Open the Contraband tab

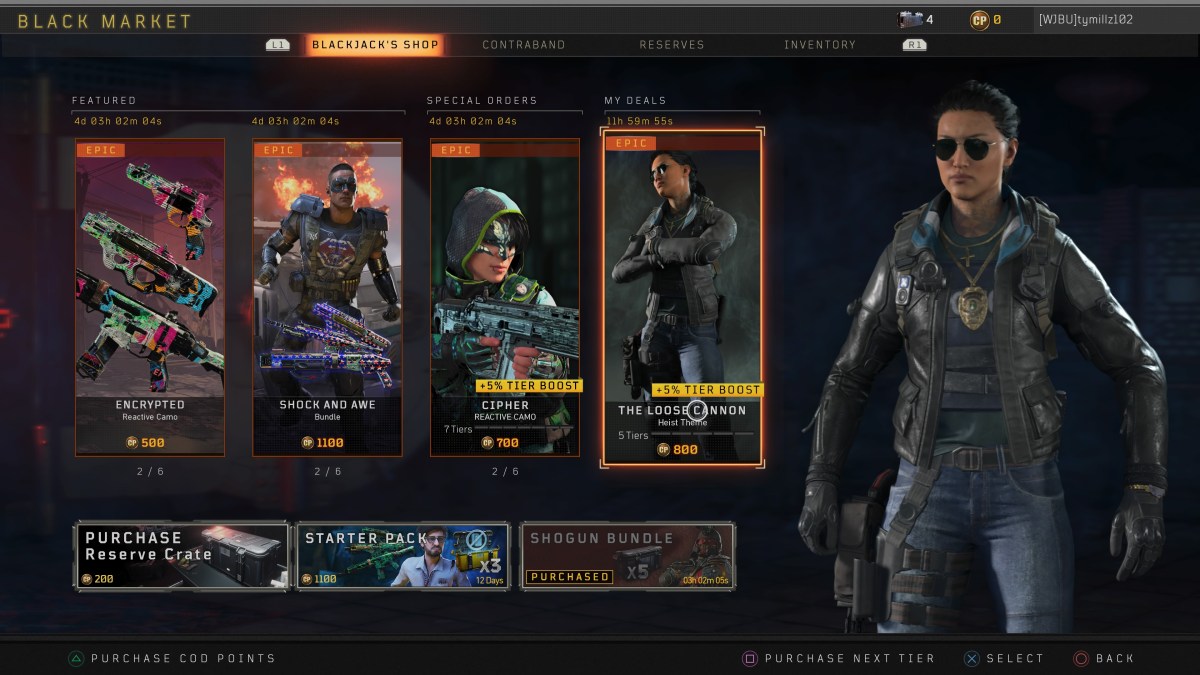coord(523,45)
